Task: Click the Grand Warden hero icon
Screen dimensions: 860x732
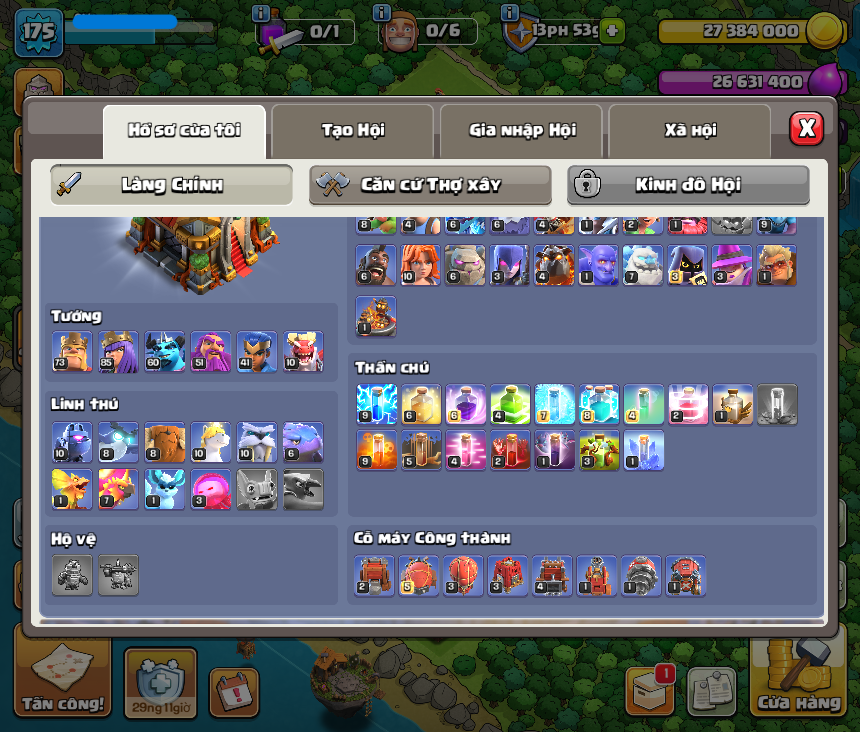Action: 211,351
